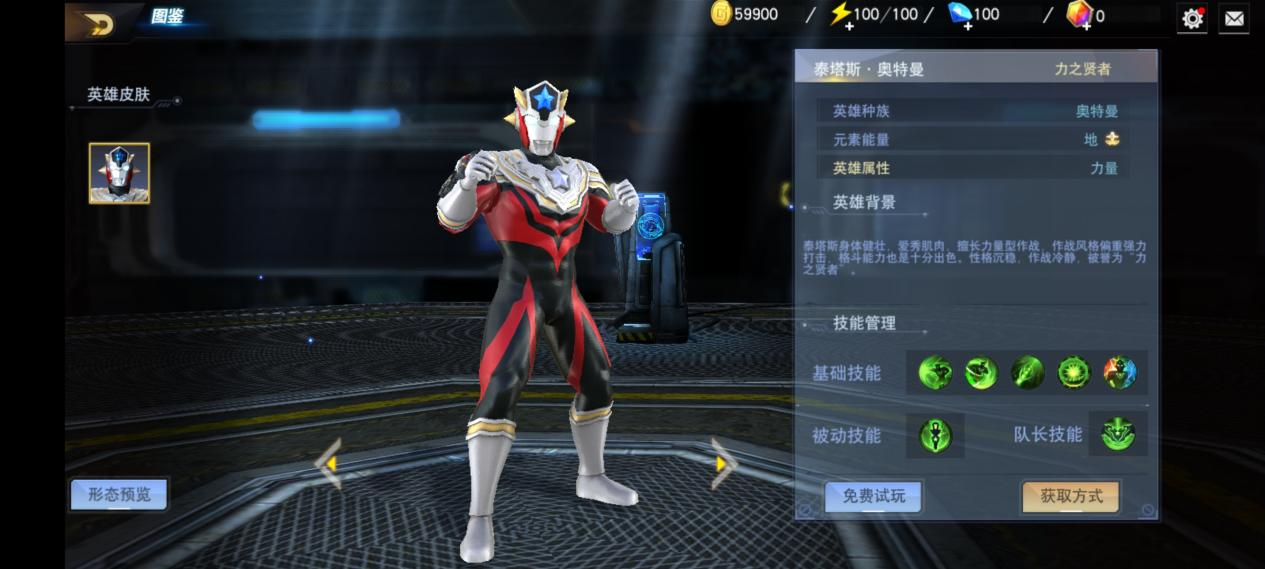View the glowing energy burst basic skill
Image resolution: width=1265 pixels, height=569 pixels.
pyautogui.click(x=1074, y=373)
